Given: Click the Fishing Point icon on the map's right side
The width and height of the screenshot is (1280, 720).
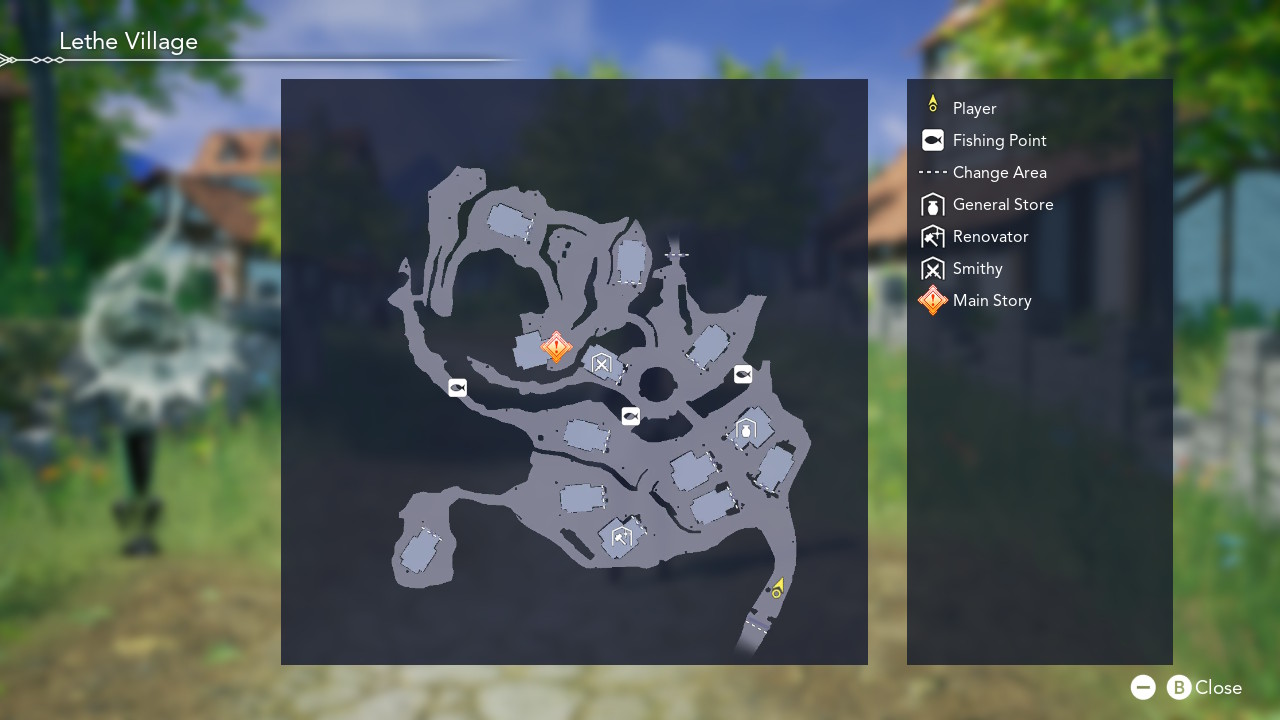Looking at the screenshot, I should coord(743,374).
